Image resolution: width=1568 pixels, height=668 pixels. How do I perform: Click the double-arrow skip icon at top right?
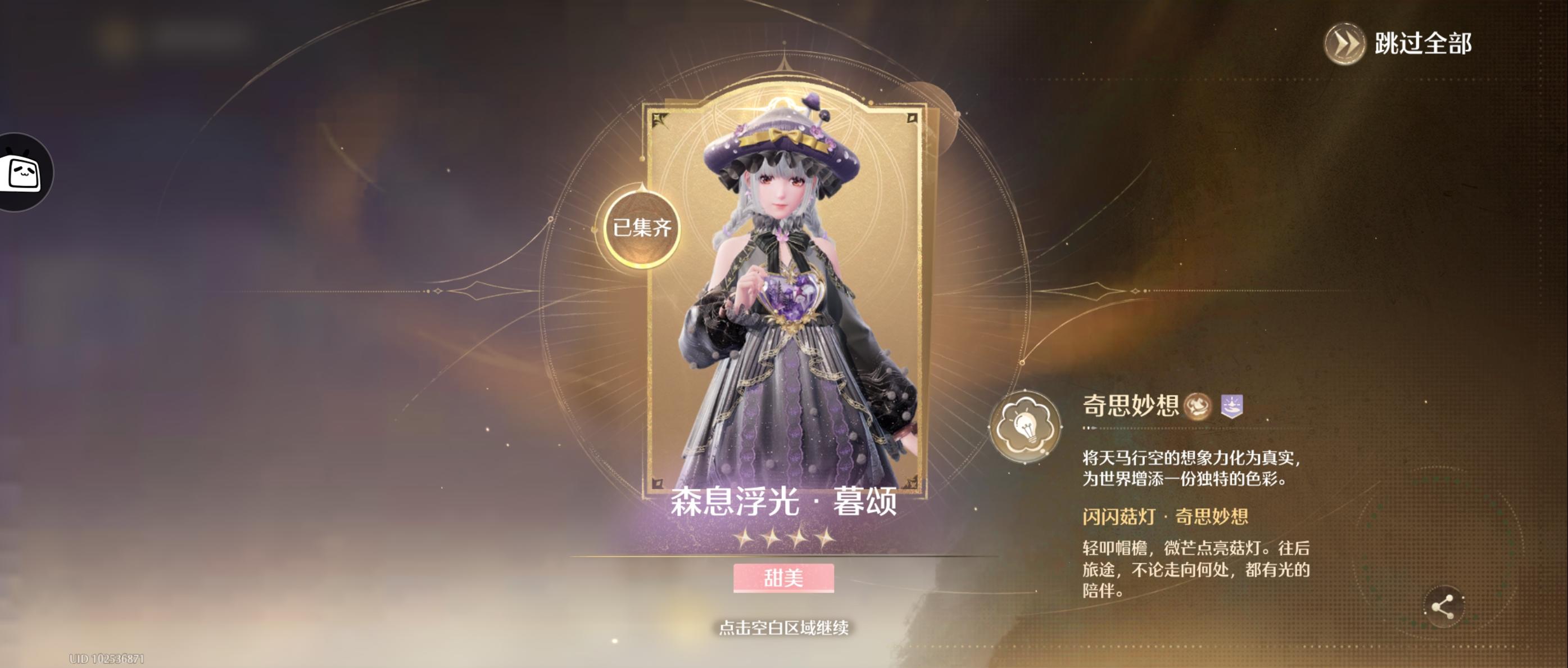click(1347, 43)
